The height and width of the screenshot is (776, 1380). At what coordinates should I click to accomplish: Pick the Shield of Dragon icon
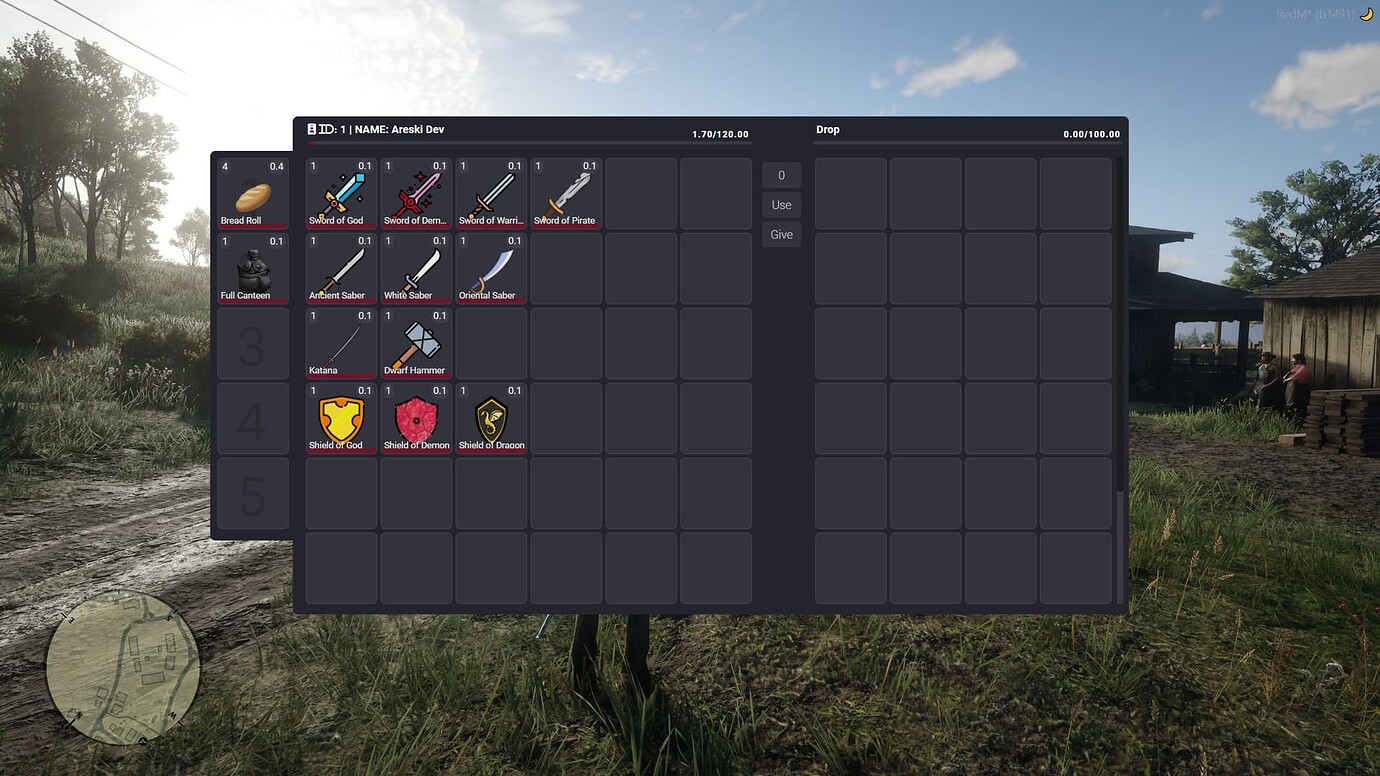pyautogui.click(x=490, y=417)
